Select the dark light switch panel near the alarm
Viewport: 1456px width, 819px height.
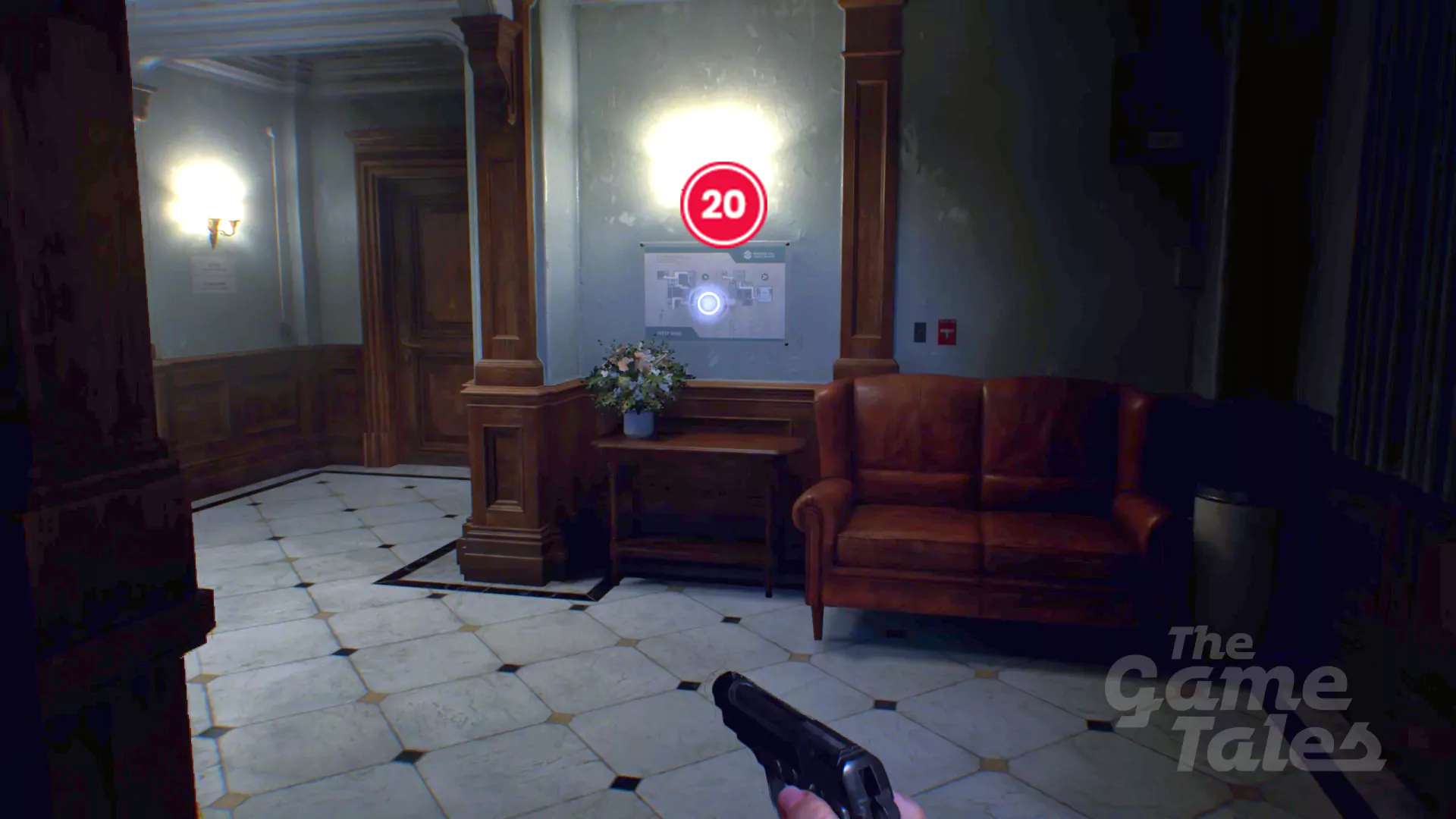920,332
